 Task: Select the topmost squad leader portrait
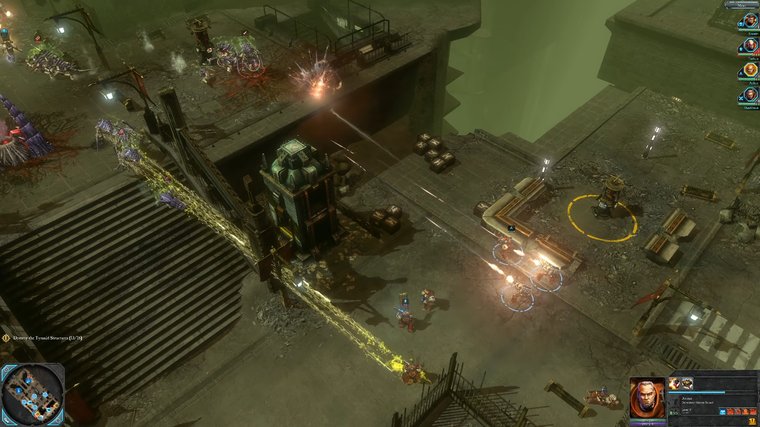click(749, 21)
